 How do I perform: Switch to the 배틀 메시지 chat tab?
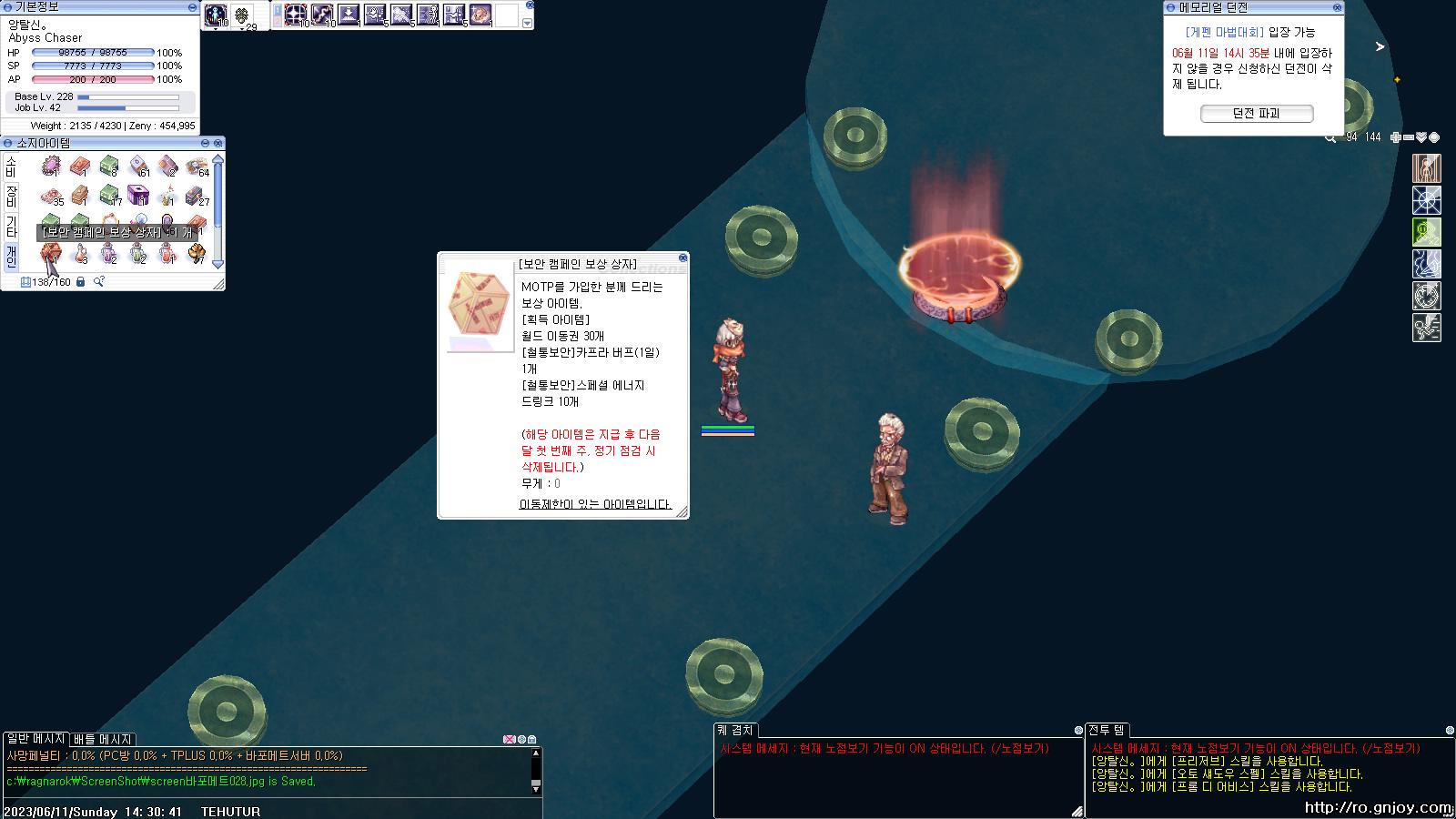coord(103,739)
